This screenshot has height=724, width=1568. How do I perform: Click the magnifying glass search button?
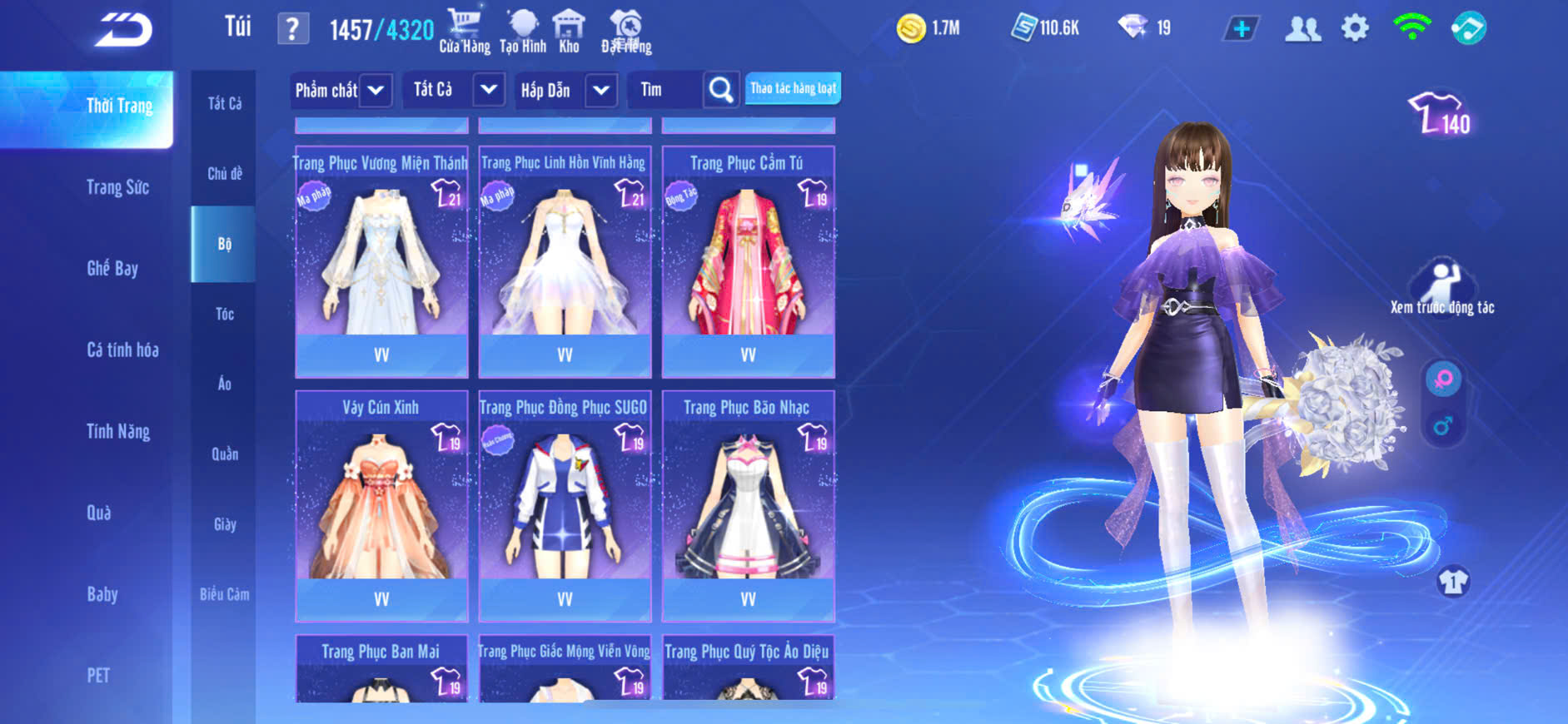tap(721, 90)
